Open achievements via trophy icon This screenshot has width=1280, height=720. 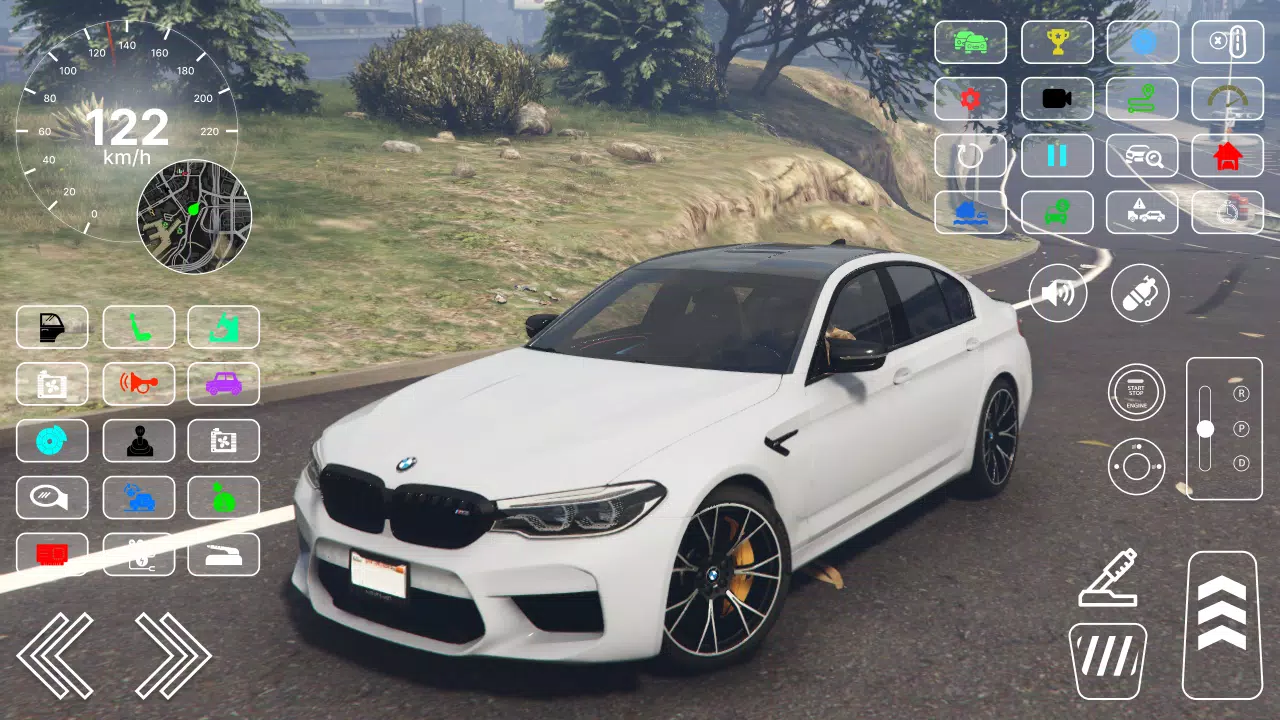1058,42
